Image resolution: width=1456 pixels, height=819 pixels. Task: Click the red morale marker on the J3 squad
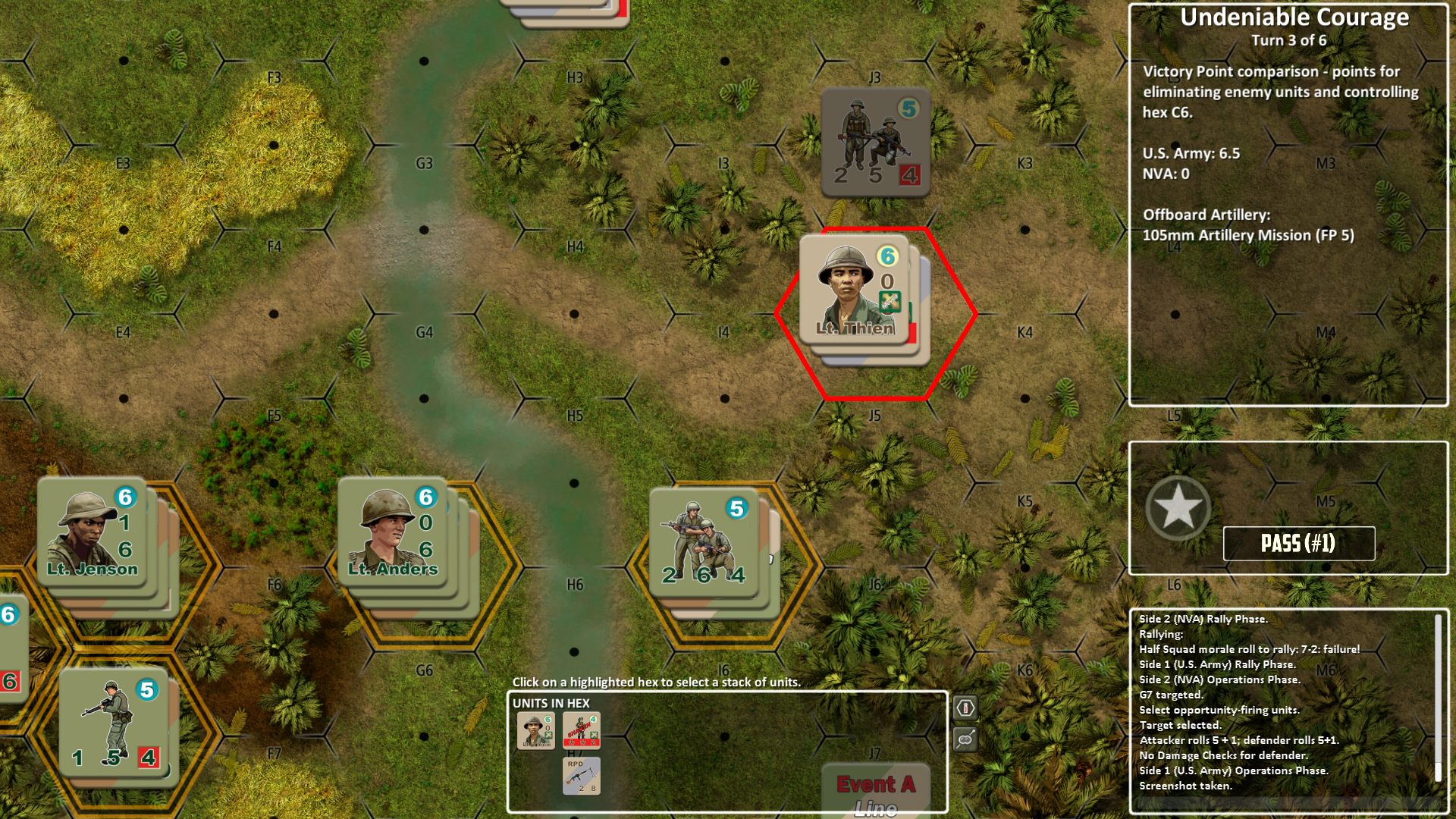(908, 175)
